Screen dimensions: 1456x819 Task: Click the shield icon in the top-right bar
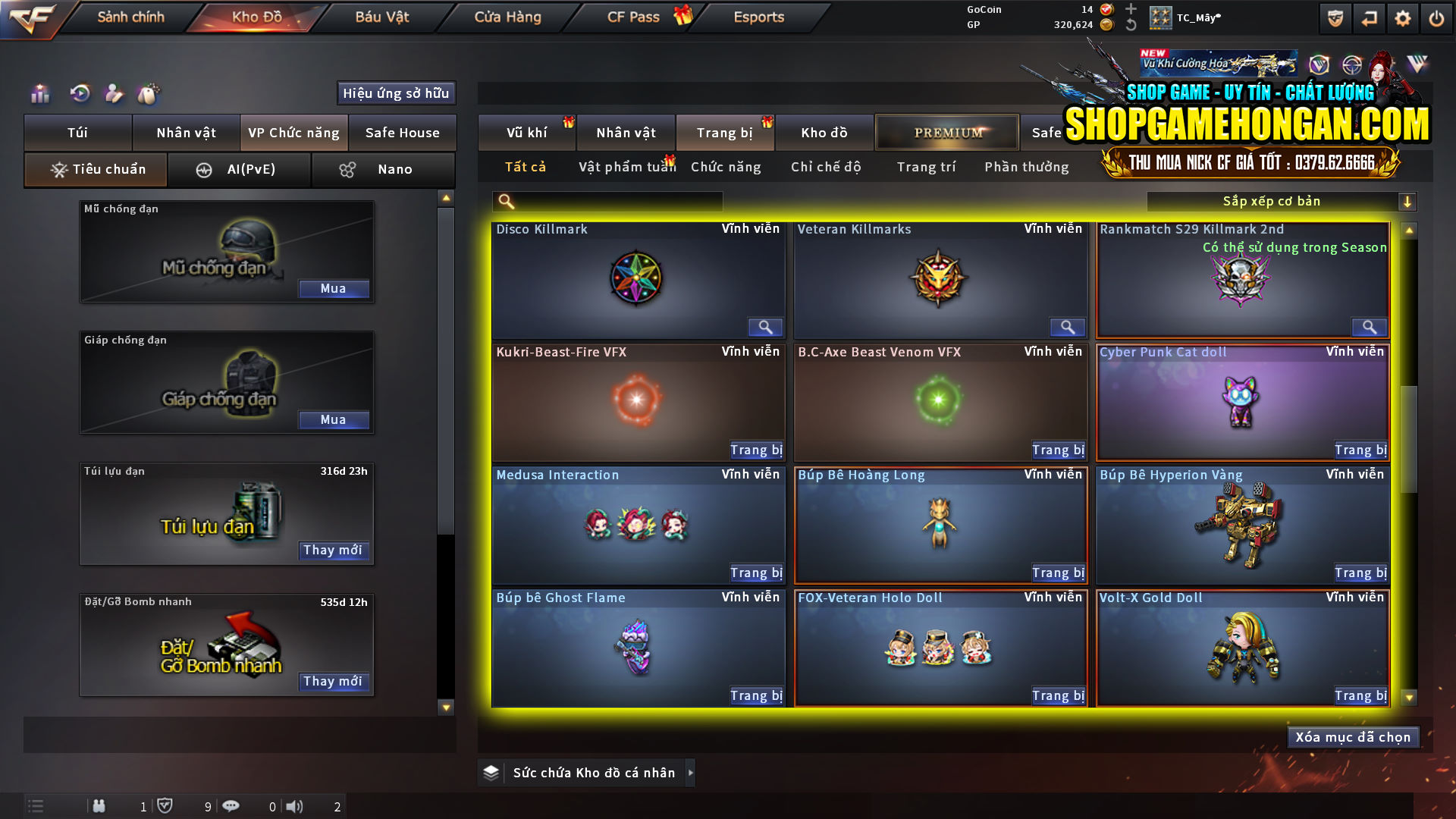pos(1335,17)
